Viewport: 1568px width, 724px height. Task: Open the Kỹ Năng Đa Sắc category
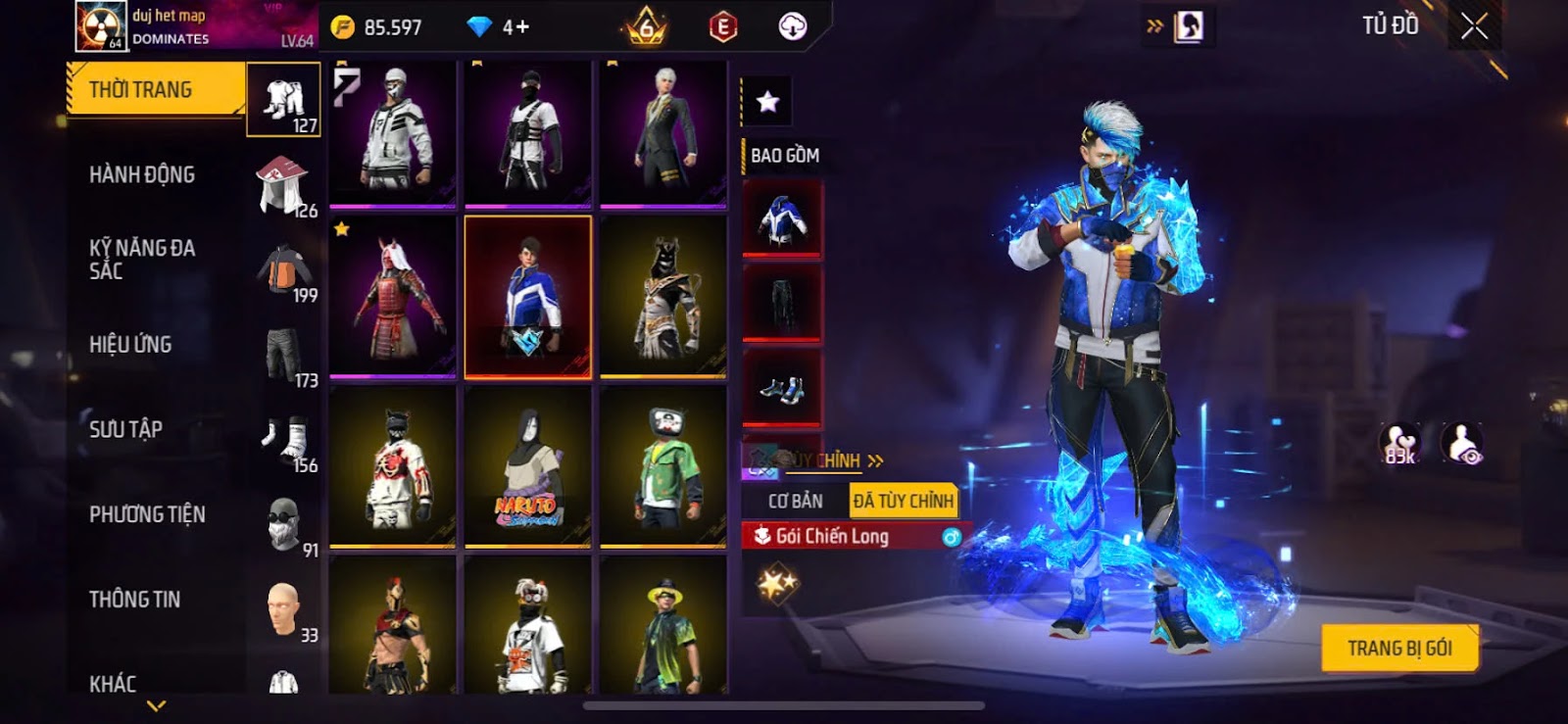pos(142,260)
